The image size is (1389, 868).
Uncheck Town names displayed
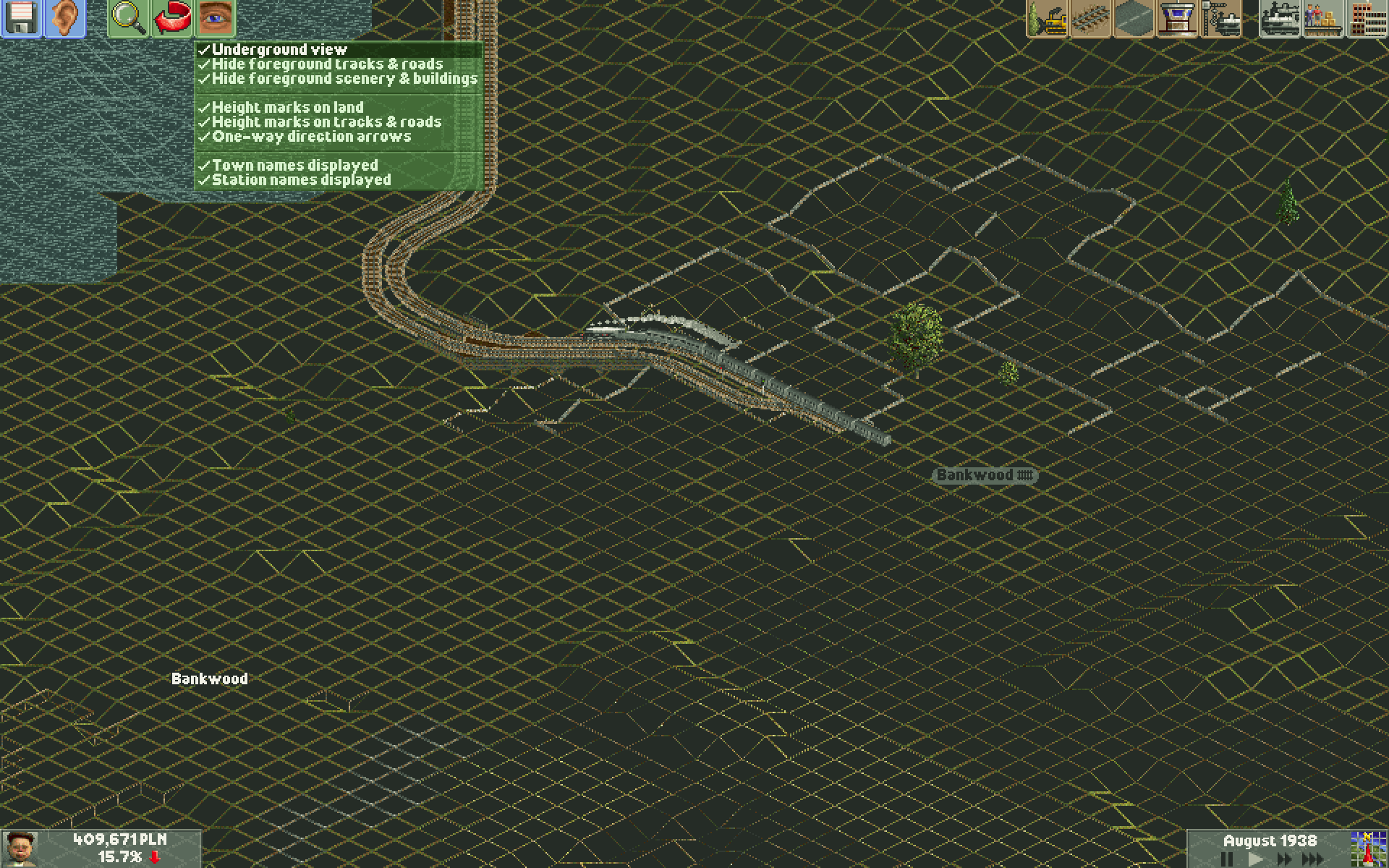[x=294, y=165]
